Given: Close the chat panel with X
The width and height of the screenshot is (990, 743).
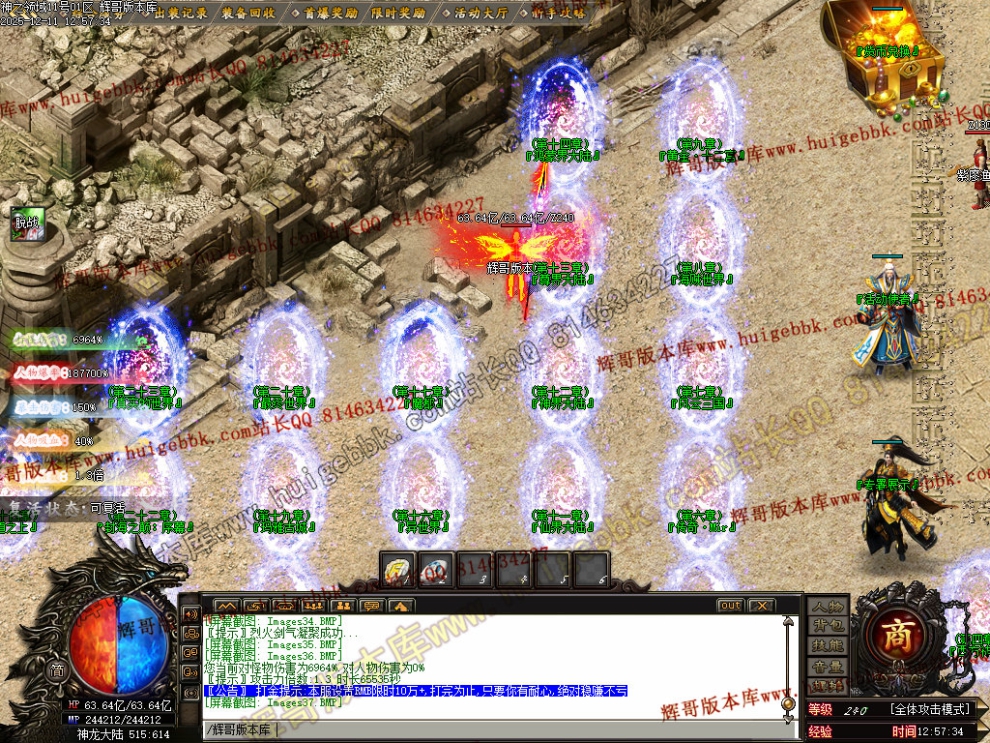Looking at the screenshot, I should click(761, 605).
